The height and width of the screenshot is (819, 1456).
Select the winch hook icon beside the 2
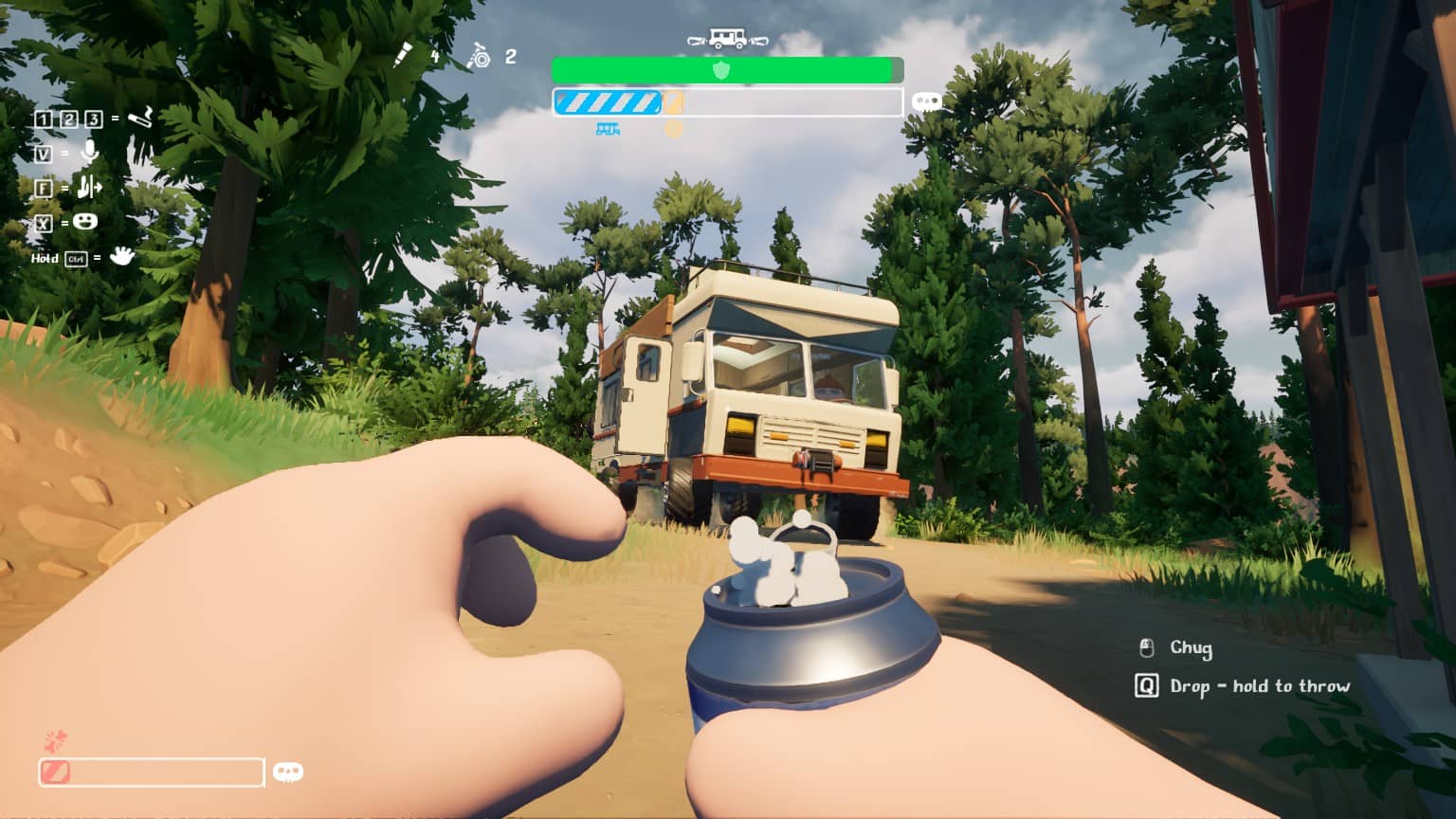(479, 56)
